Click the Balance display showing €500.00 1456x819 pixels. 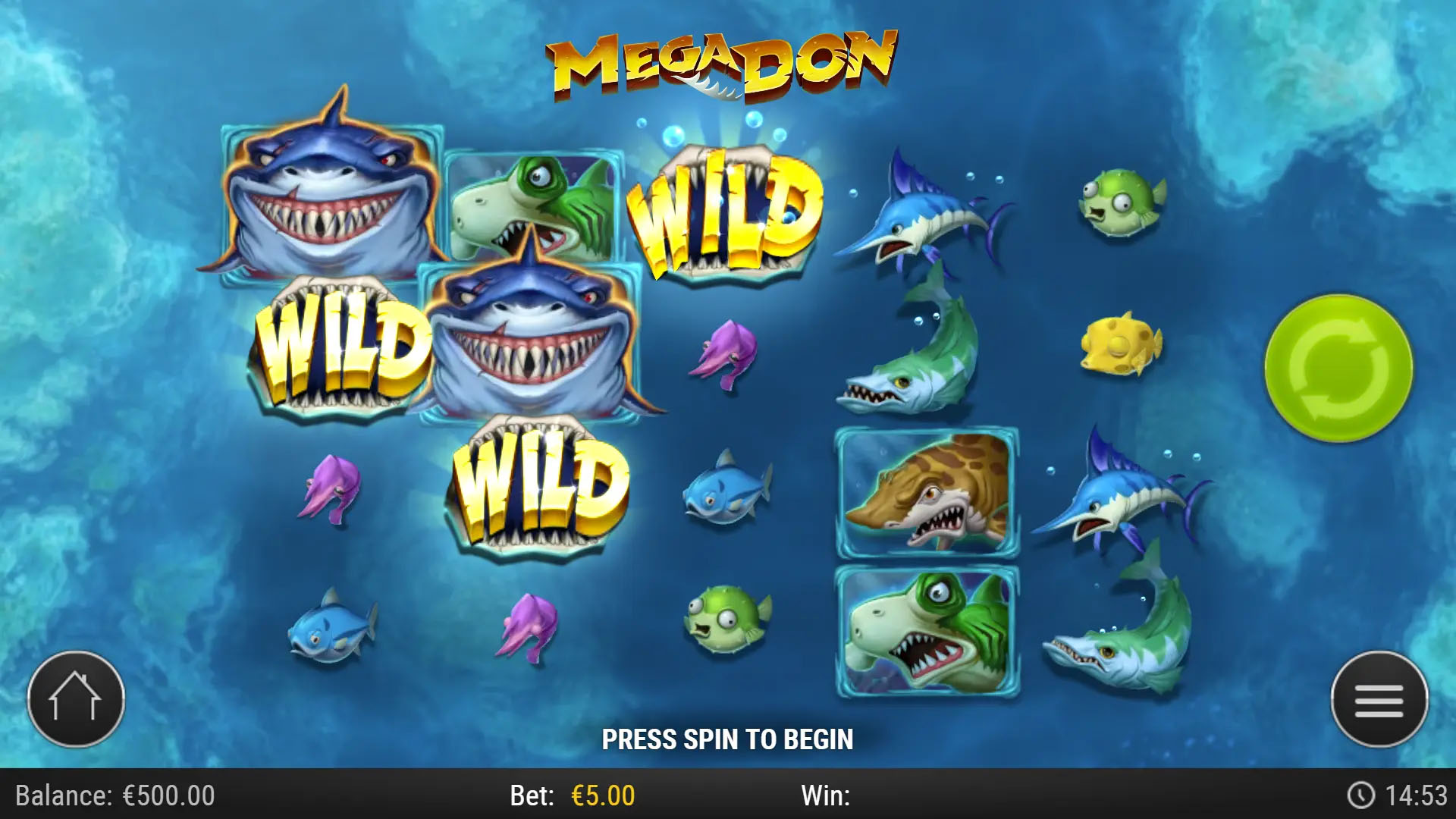coord(114,796)
